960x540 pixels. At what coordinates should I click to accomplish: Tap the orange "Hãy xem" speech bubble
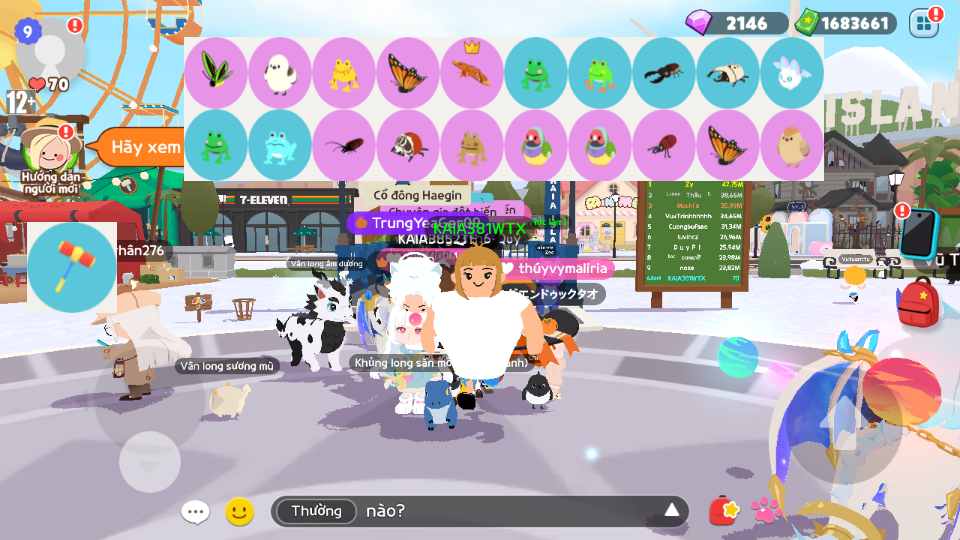[139, 147]
